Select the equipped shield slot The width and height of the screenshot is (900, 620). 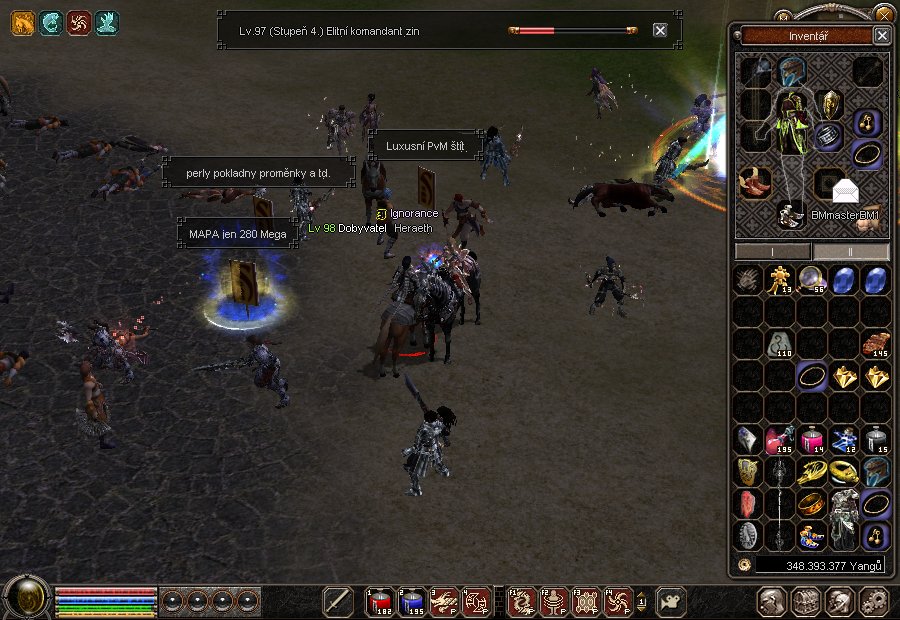click(829, 104)
